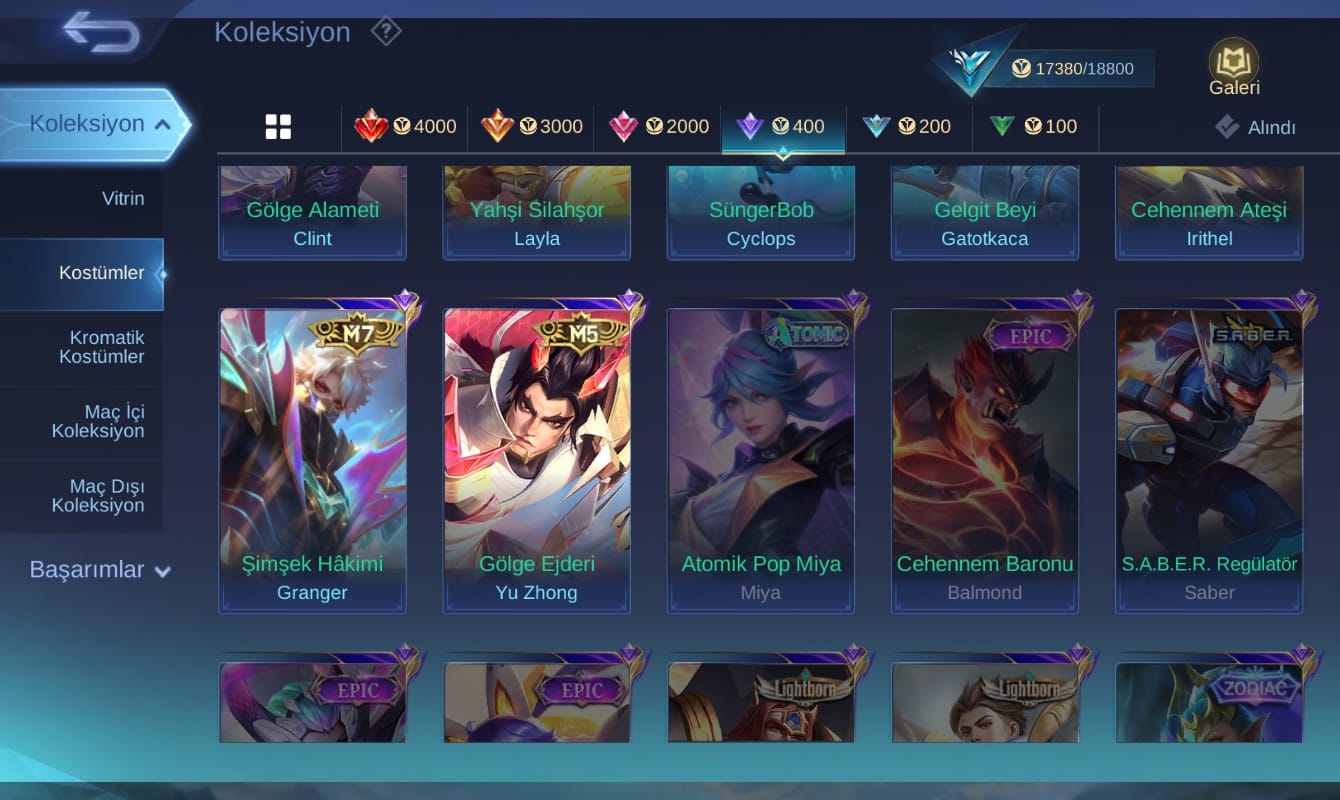1340x800 pixels.
Task: Select the Şimşek Hâkimi Granger skin card
Action: pyautogui.click(x=312, y=460)
